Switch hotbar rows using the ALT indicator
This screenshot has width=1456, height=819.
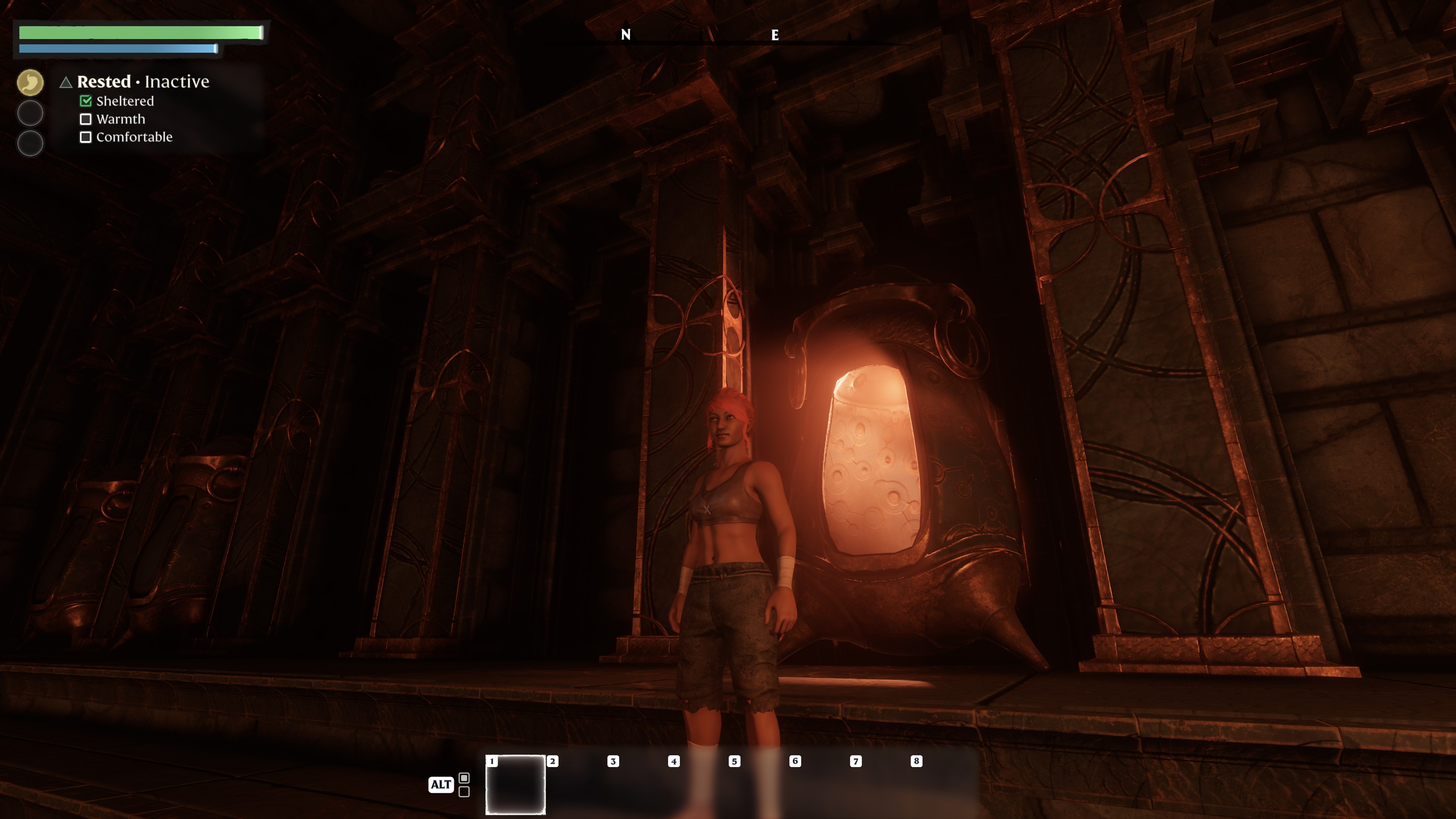pyautogui.click(x=441, y=784)
